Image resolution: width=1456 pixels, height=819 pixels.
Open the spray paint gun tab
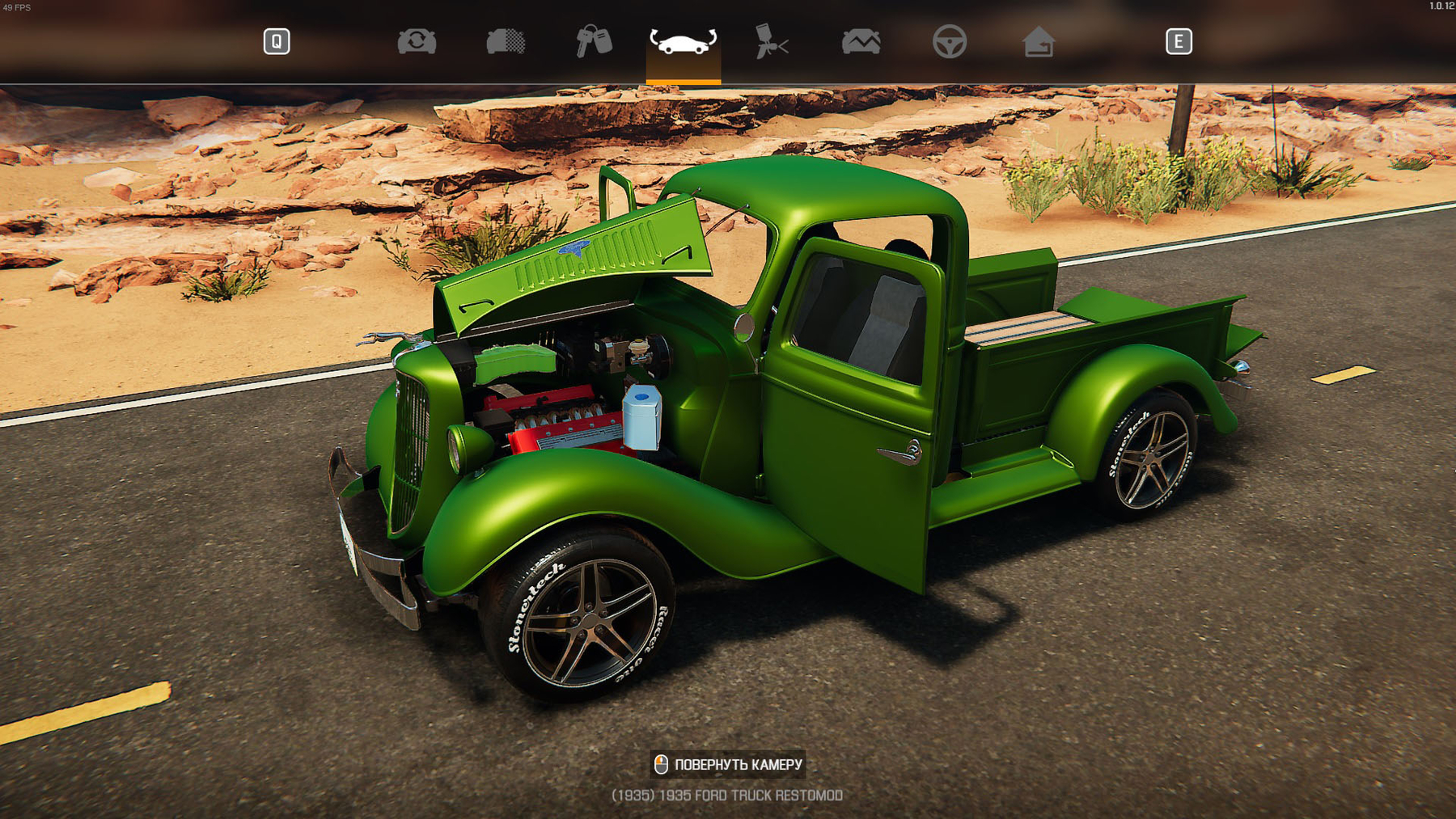771,42
